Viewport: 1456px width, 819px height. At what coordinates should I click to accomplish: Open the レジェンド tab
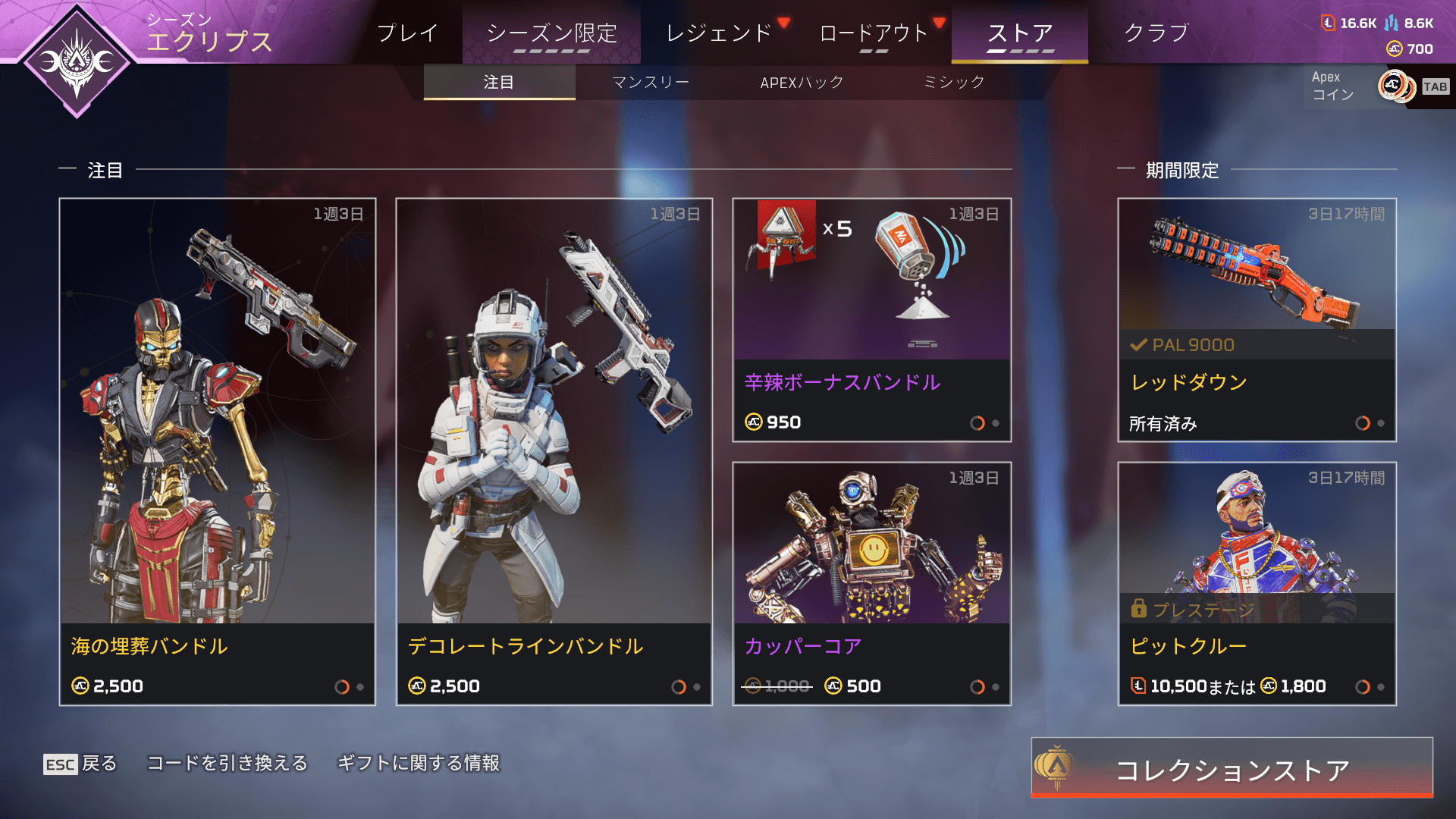pos(719,33)
